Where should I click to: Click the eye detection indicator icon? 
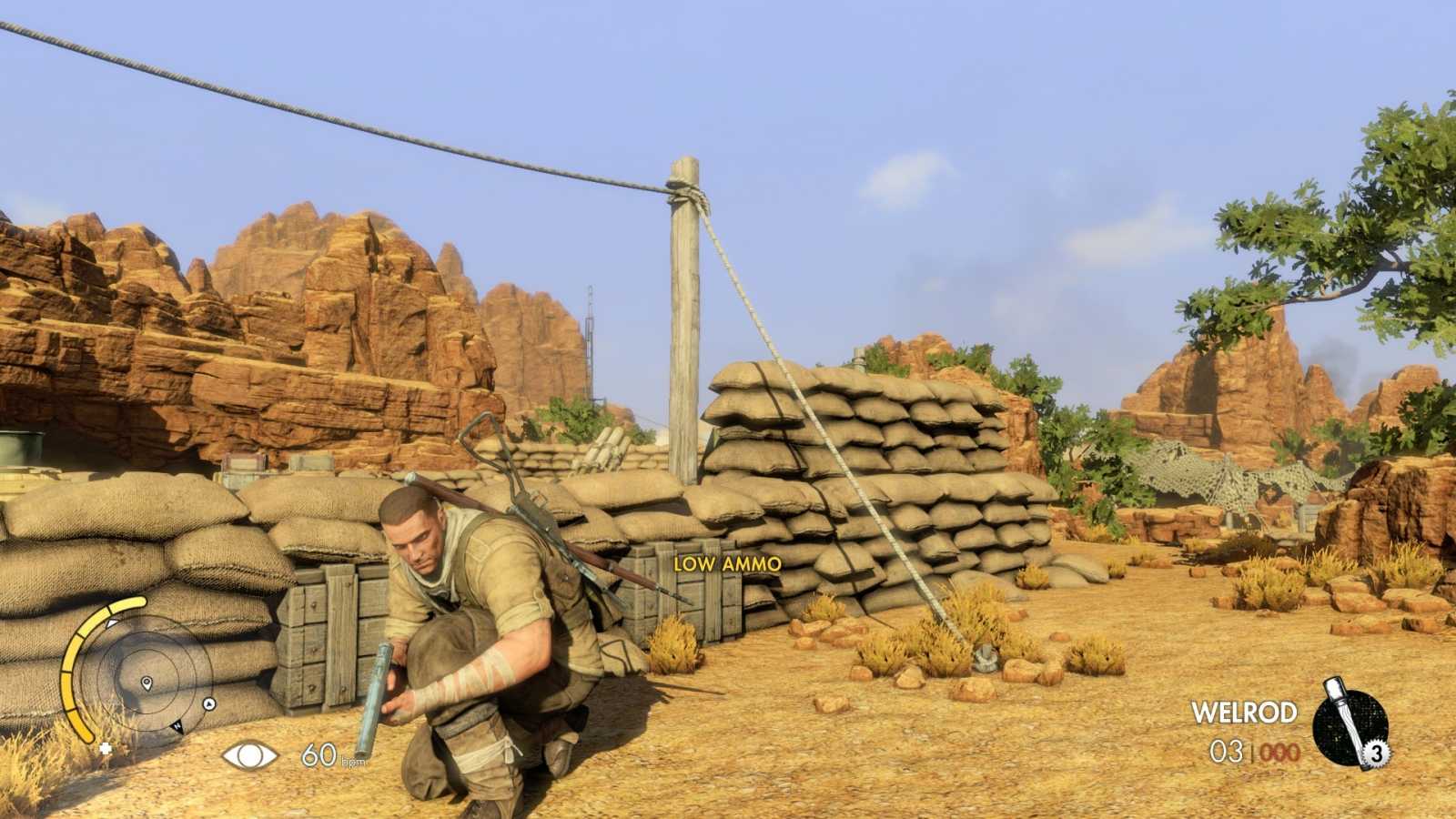click(248, 754)
